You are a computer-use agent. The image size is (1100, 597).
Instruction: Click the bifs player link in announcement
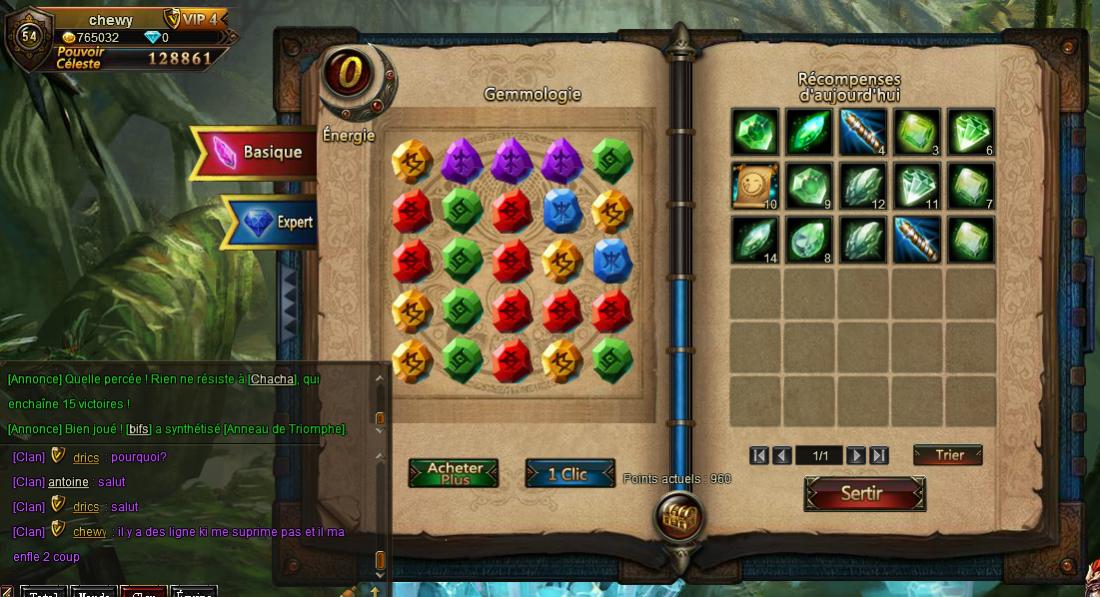click(x=138, y=429)
